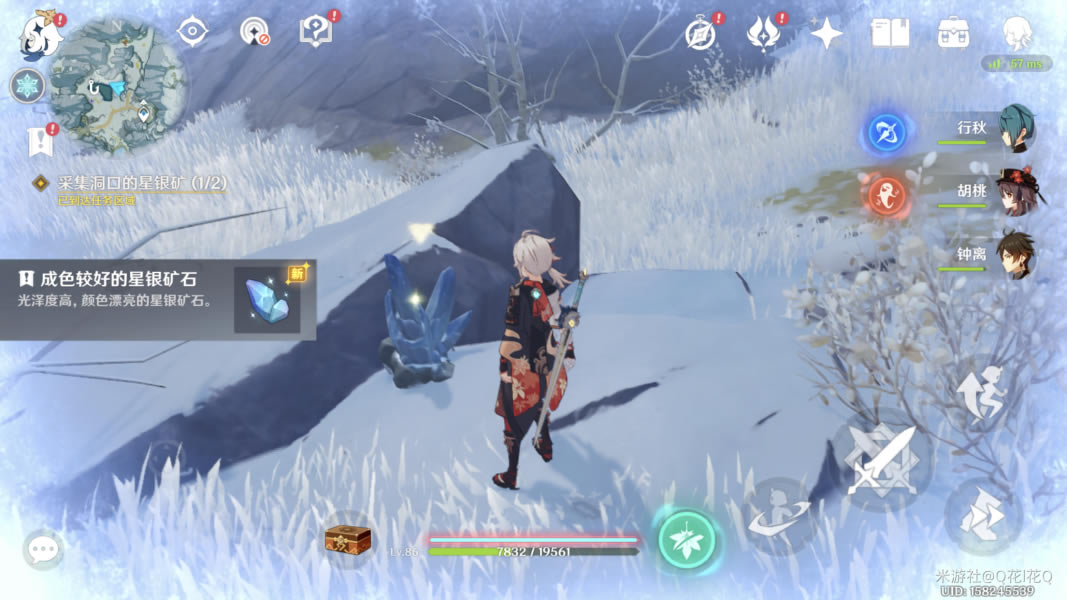This screenshot has width=1067, height=600.
Task: Tap the sprint dash button
Action: click(982, 516)
